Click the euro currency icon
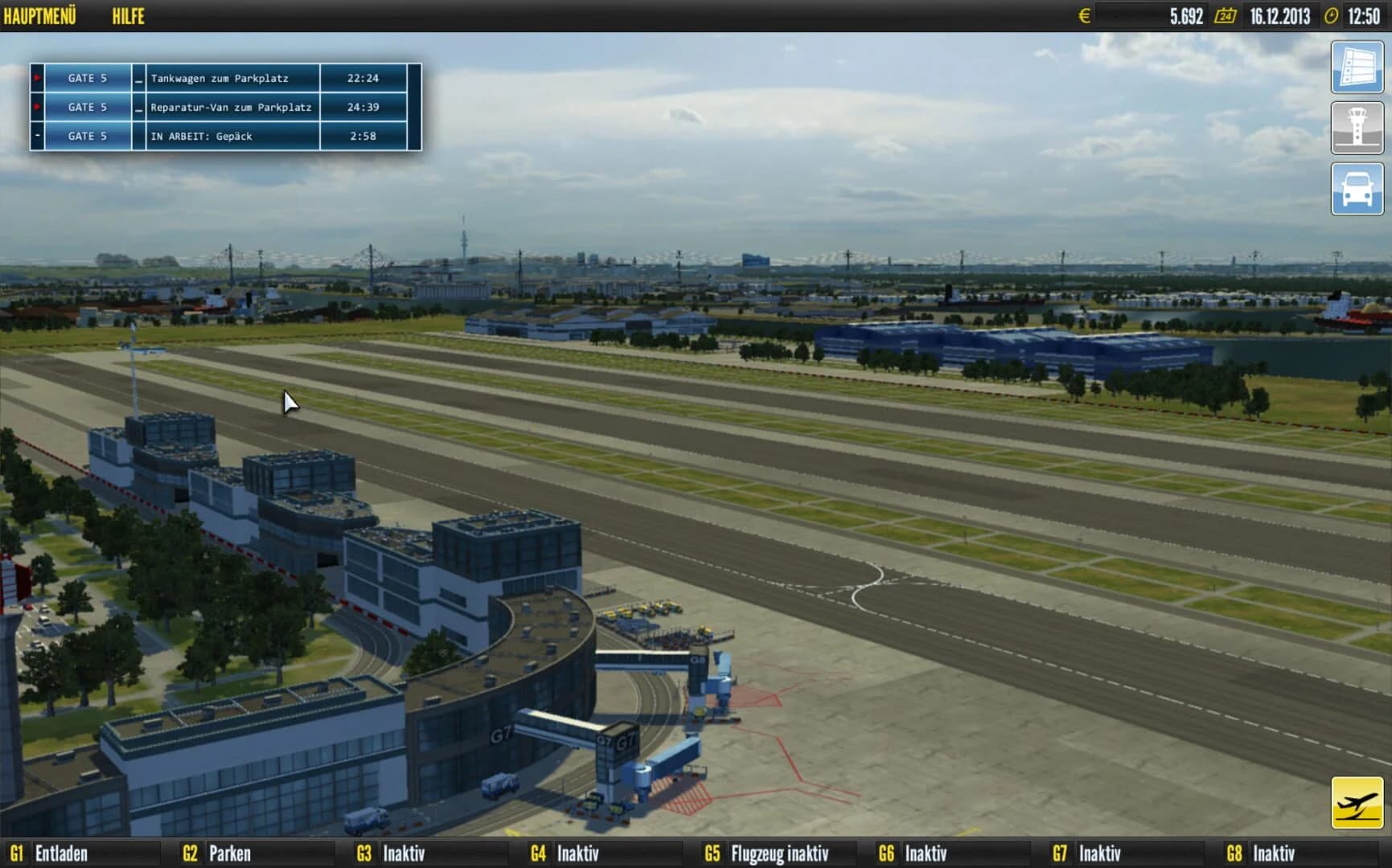This screenshot has width=1392, height=868. pyautogui.click(x=1084, y=15)
